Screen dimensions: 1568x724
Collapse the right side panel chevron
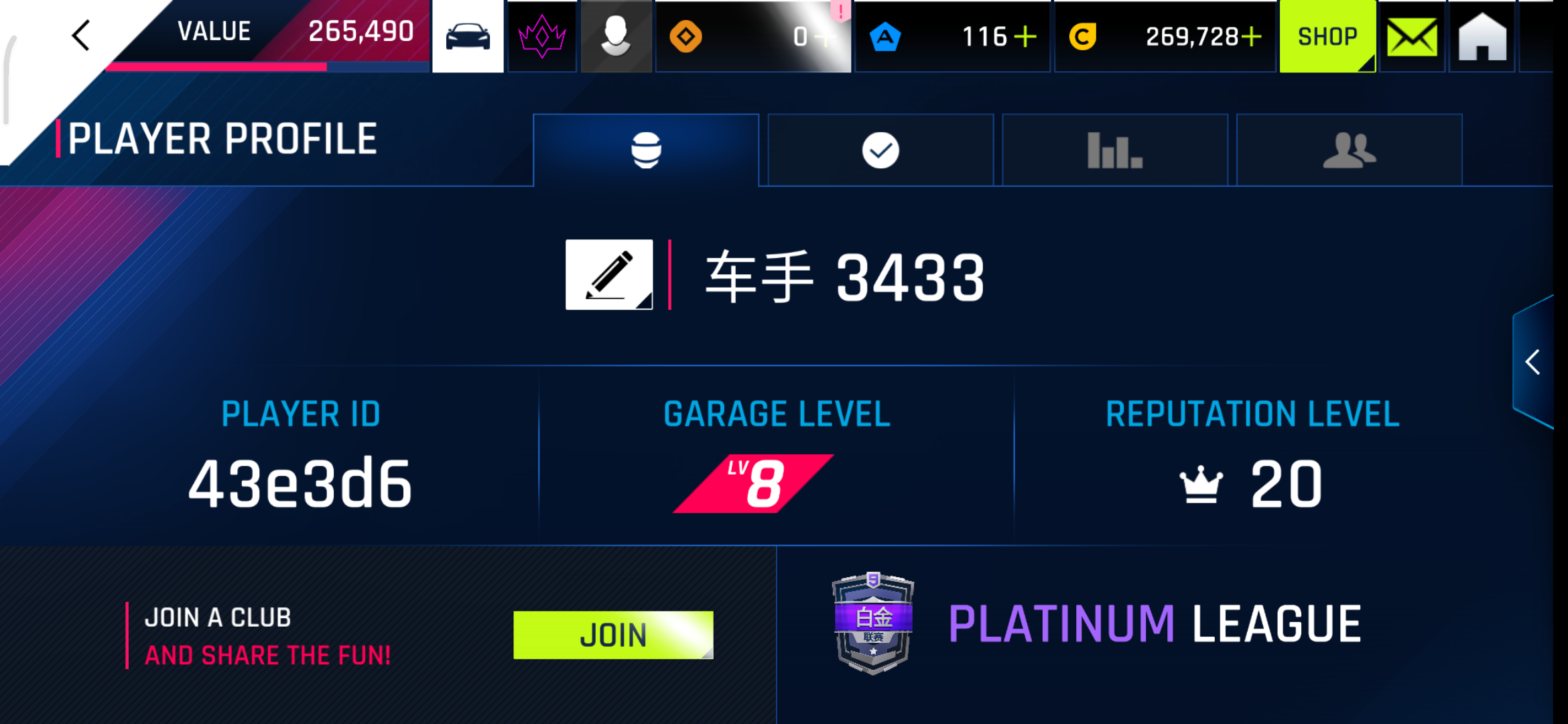[1534, 362]
